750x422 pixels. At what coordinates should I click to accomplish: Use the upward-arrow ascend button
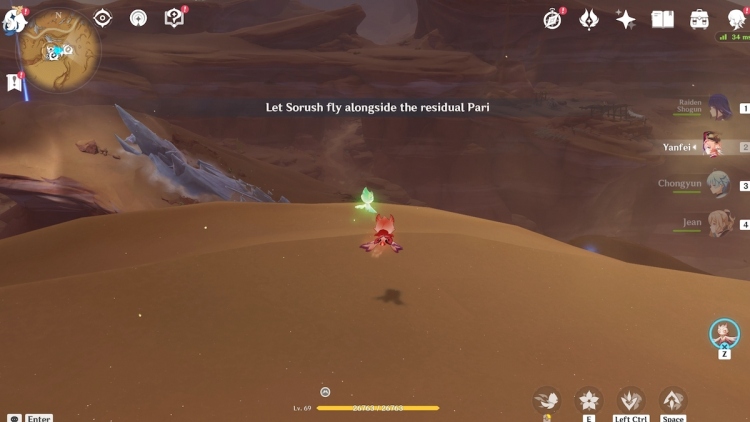click(x=673, y=400)
